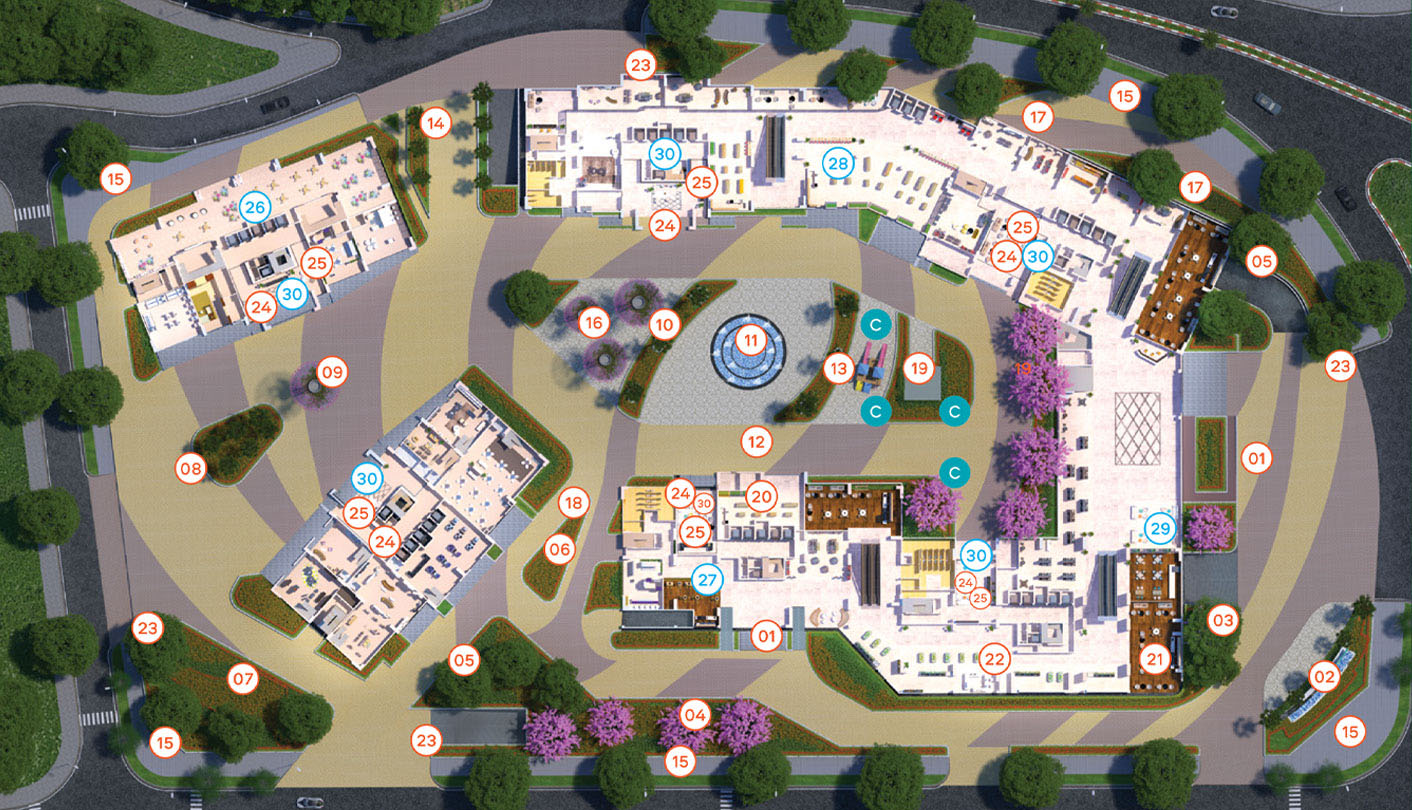Choose map marker 02
1412x810 pixels.
[1323, 677]
